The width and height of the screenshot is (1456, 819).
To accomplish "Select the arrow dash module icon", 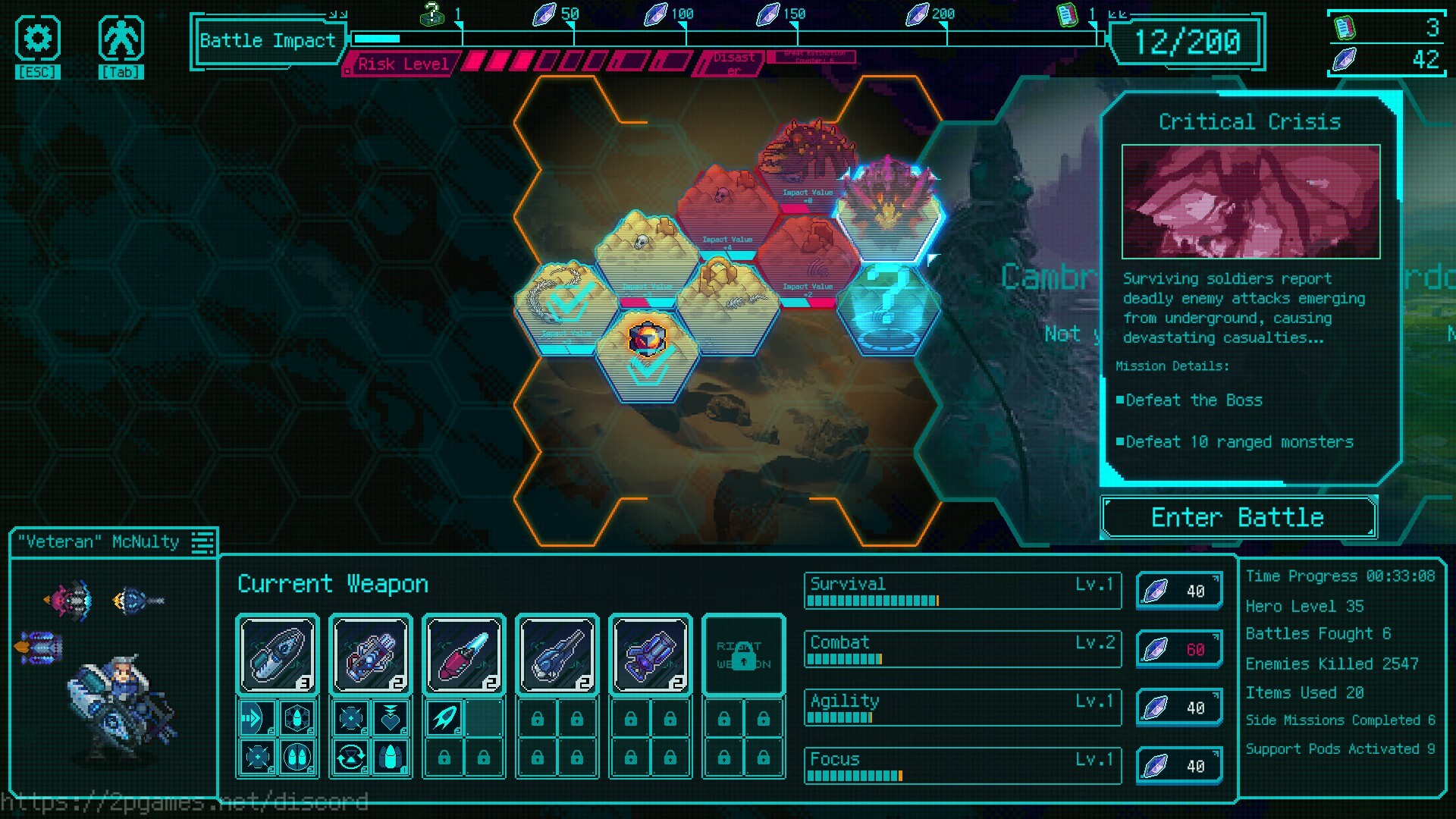I will pos(257,717).
